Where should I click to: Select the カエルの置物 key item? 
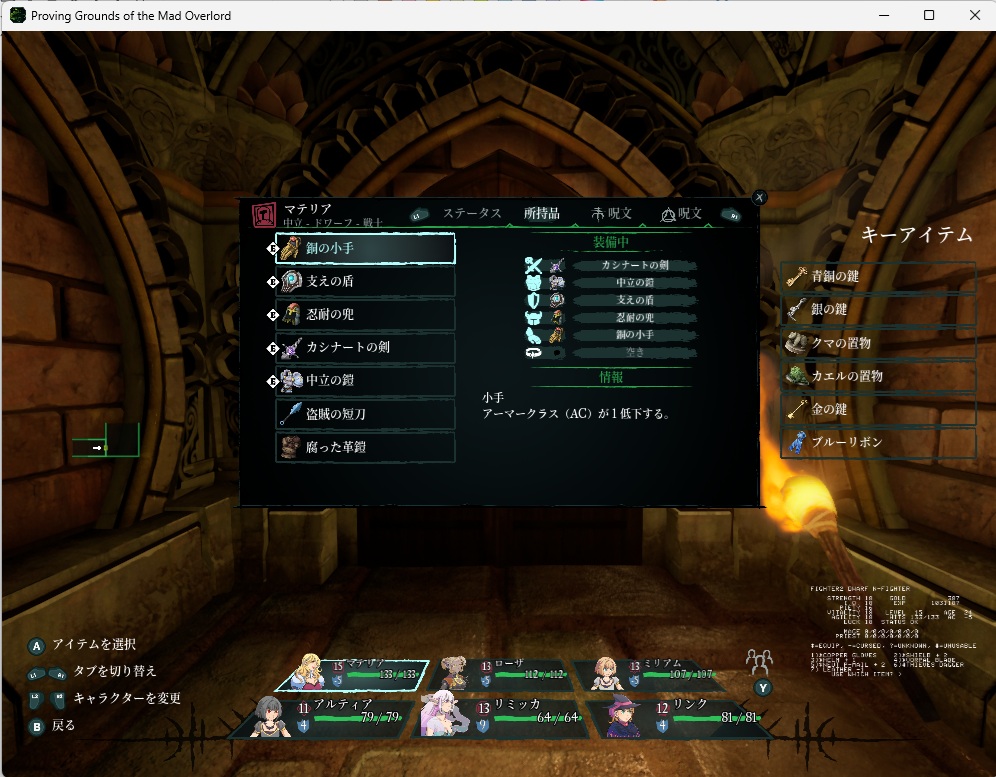pos(878,376)
